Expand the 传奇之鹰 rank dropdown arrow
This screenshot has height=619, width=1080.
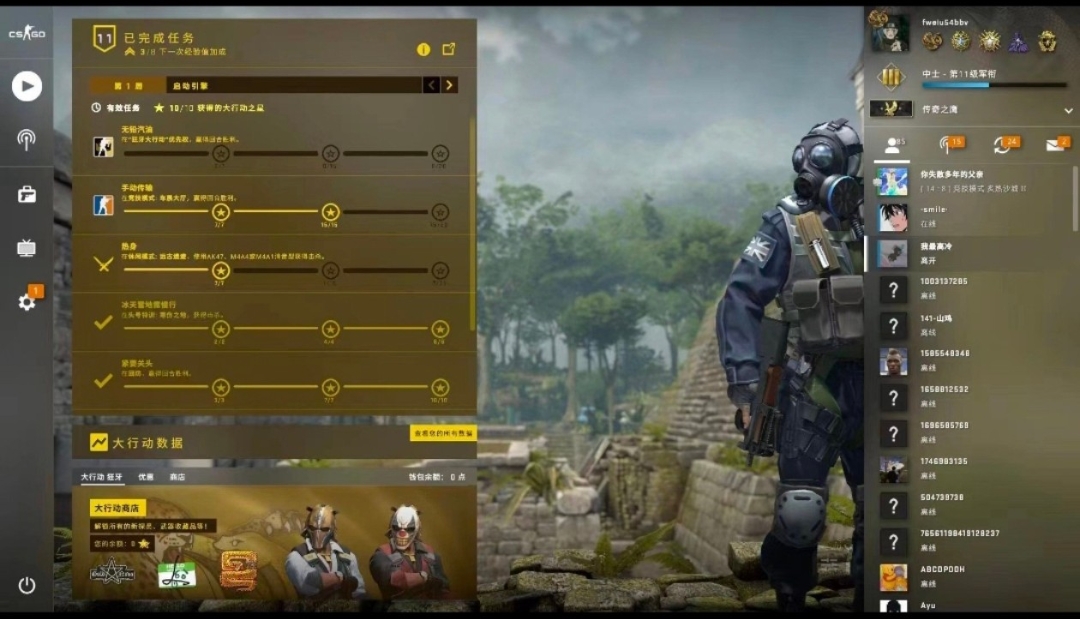click(1068, 109)
